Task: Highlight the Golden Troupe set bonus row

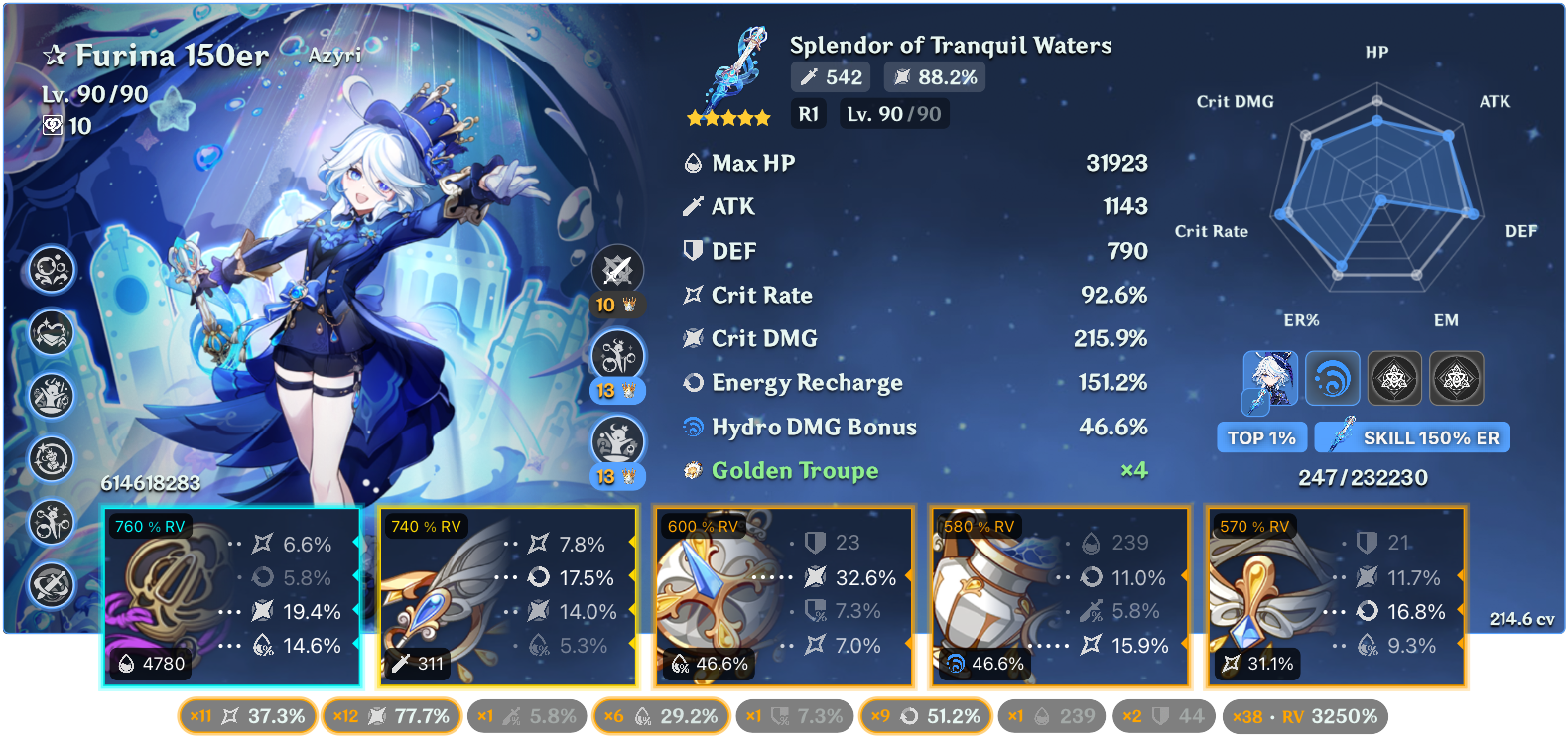Action: coord(913,470)
